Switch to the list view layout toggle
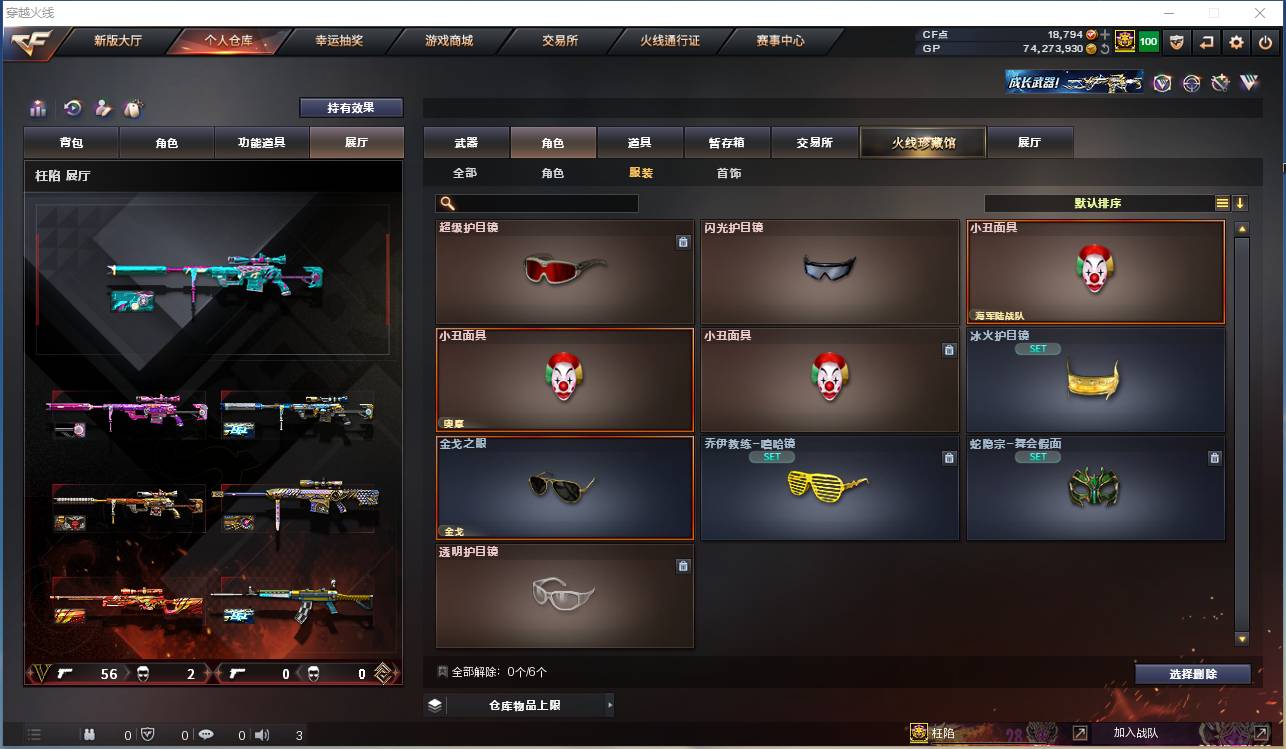This screenshot has width=1286, height=749. click(x=1222, y=202)
